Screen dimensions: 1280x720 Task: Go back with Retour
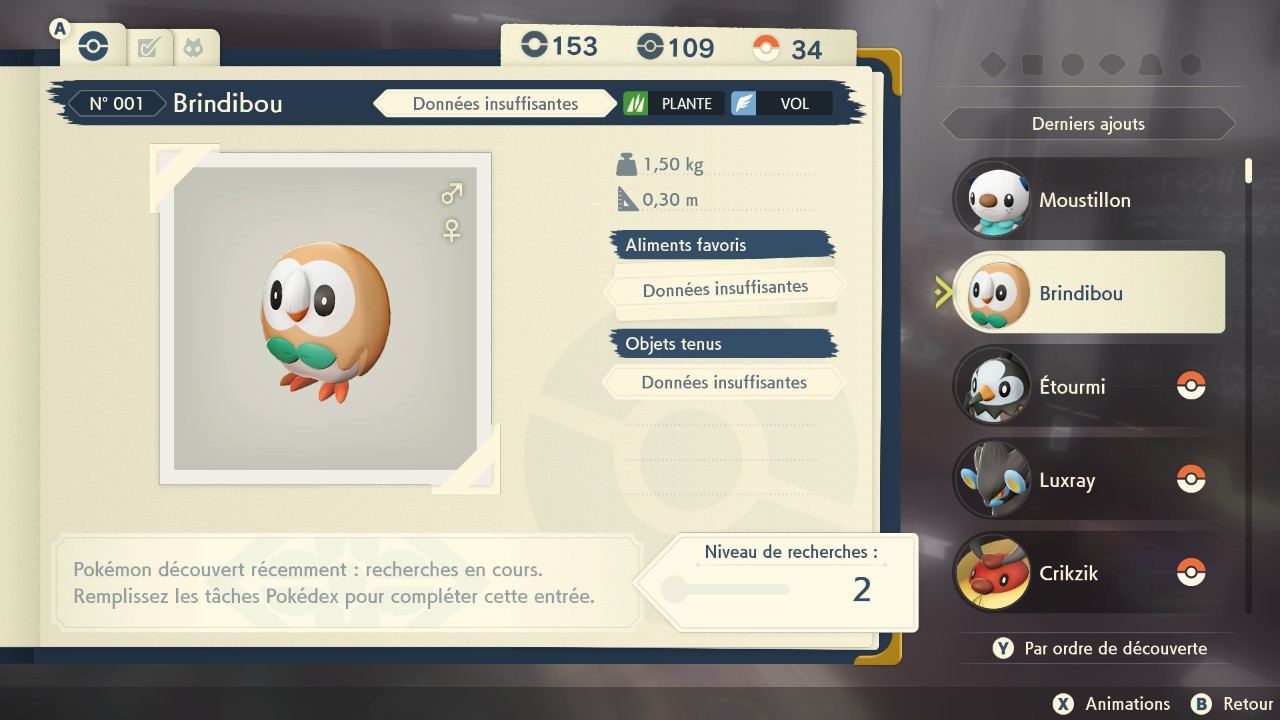pos(1234,704)
